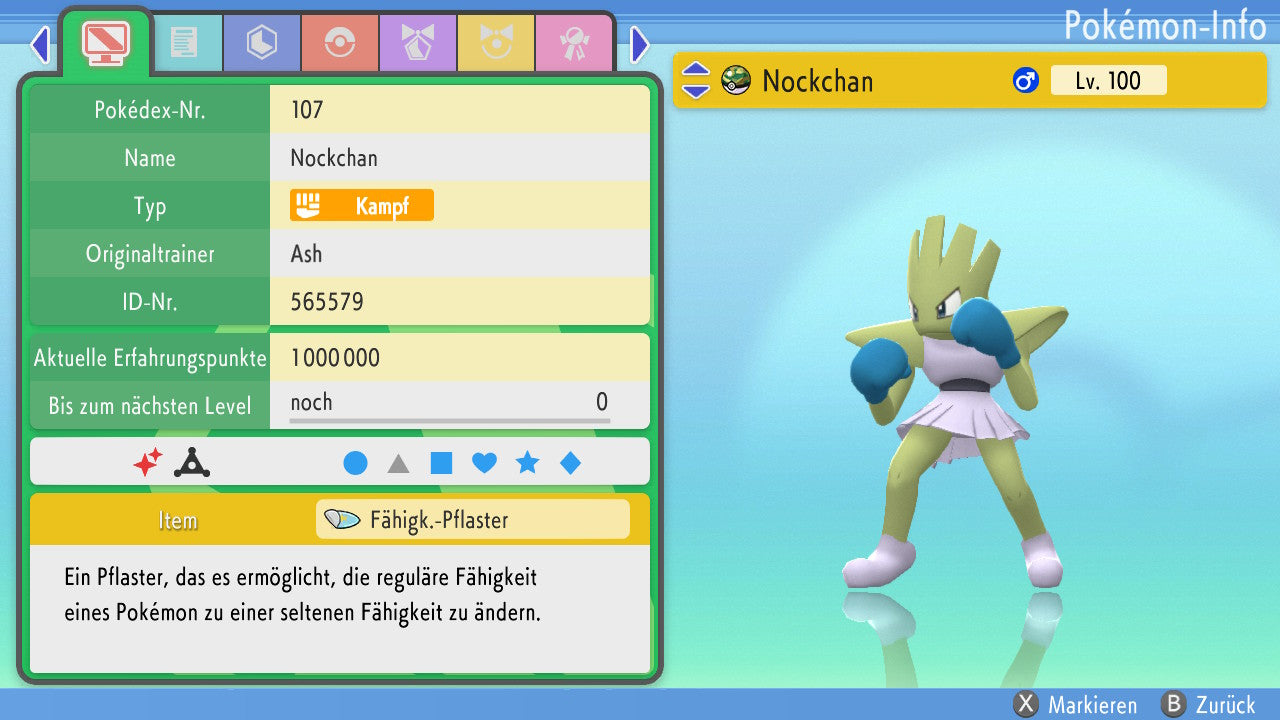This screenshot has height=720, width=1280.
Task: Switch to the pink ribbon medal tab
Action: click(x=574, y=43)
